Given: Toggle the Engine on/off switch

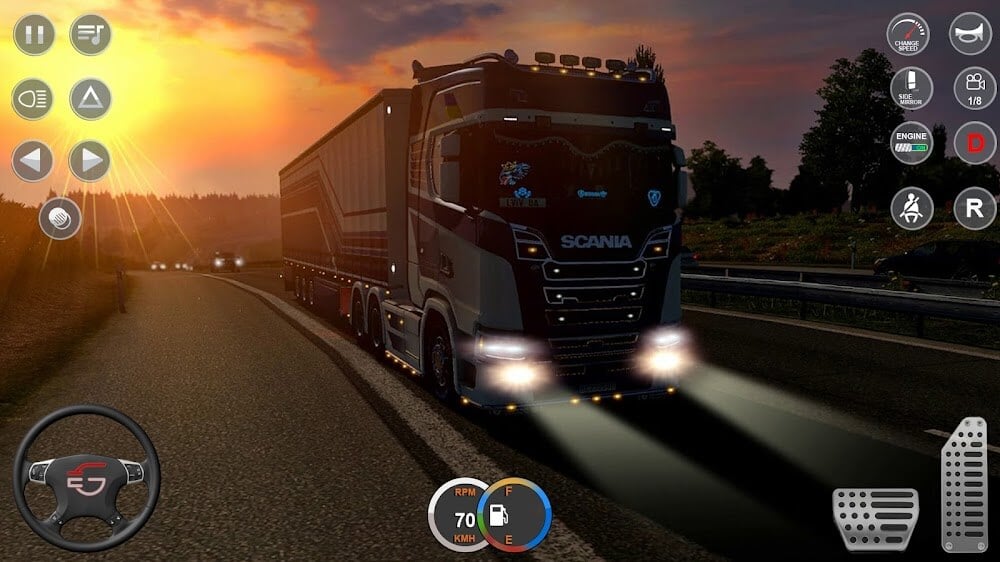Looking at the screenshot, I should click(911, 143).
